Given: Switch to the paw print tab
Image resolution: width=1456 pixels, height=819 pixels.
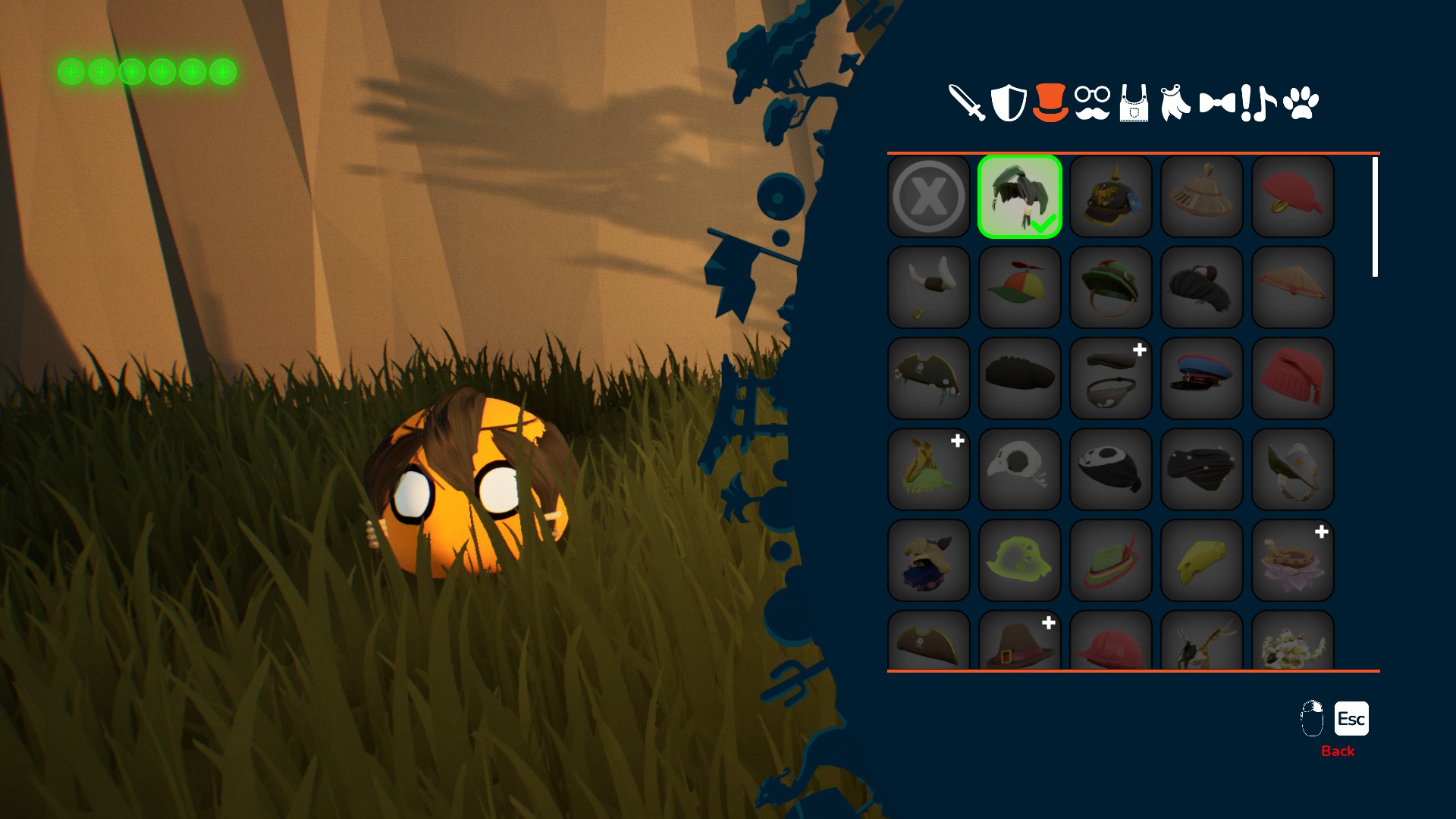Looking at the screenshot, I should point(1301,103).
